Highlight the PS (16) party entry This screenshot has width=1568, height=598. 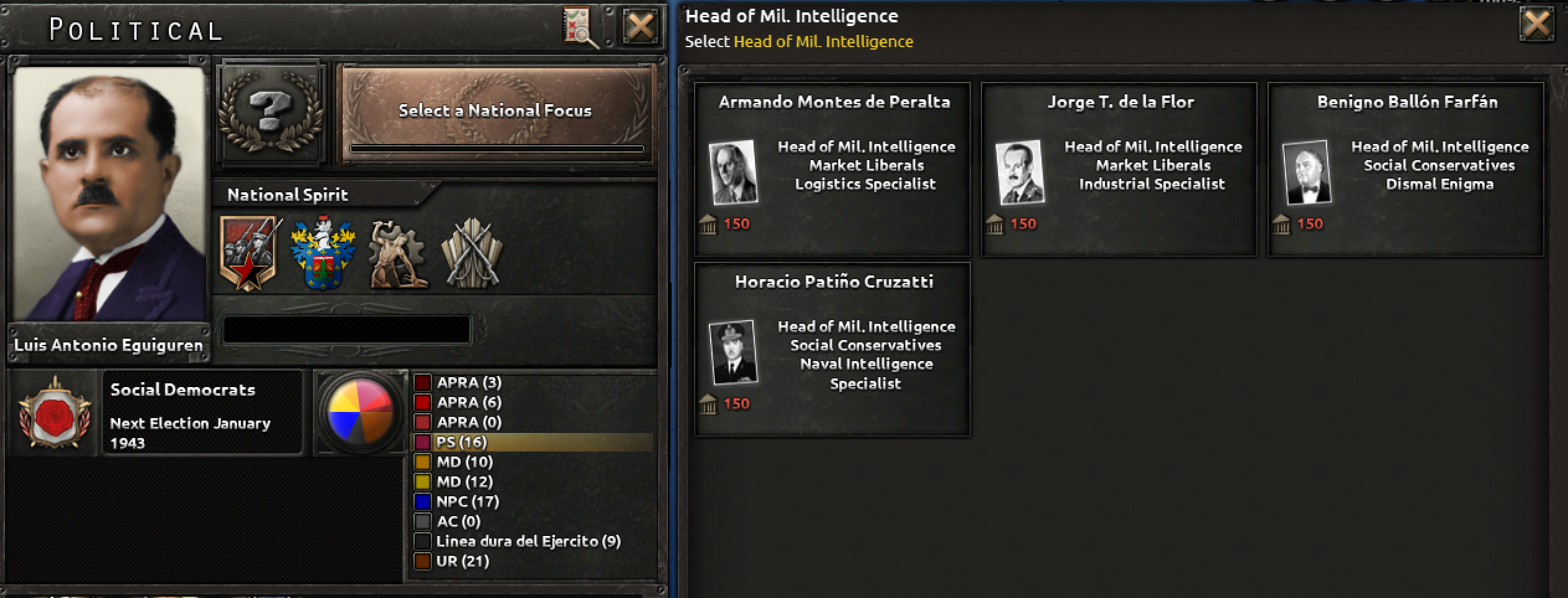pyautogui.click(x=462, y=442)
